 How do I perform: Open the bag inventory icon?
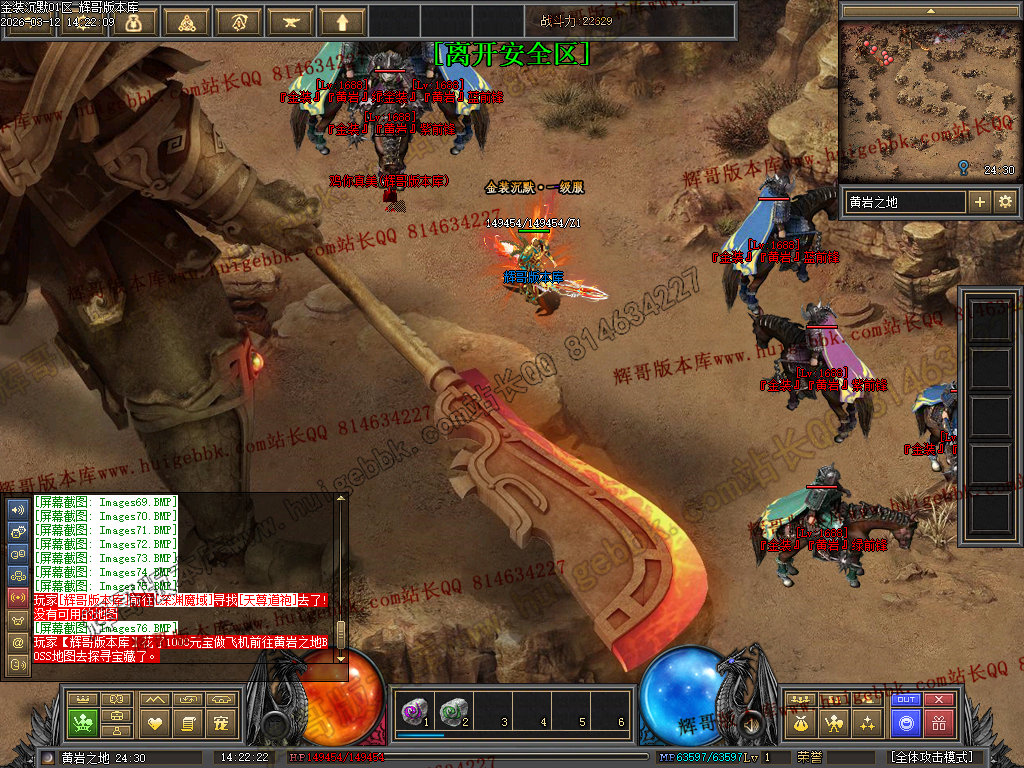[800, 722]
